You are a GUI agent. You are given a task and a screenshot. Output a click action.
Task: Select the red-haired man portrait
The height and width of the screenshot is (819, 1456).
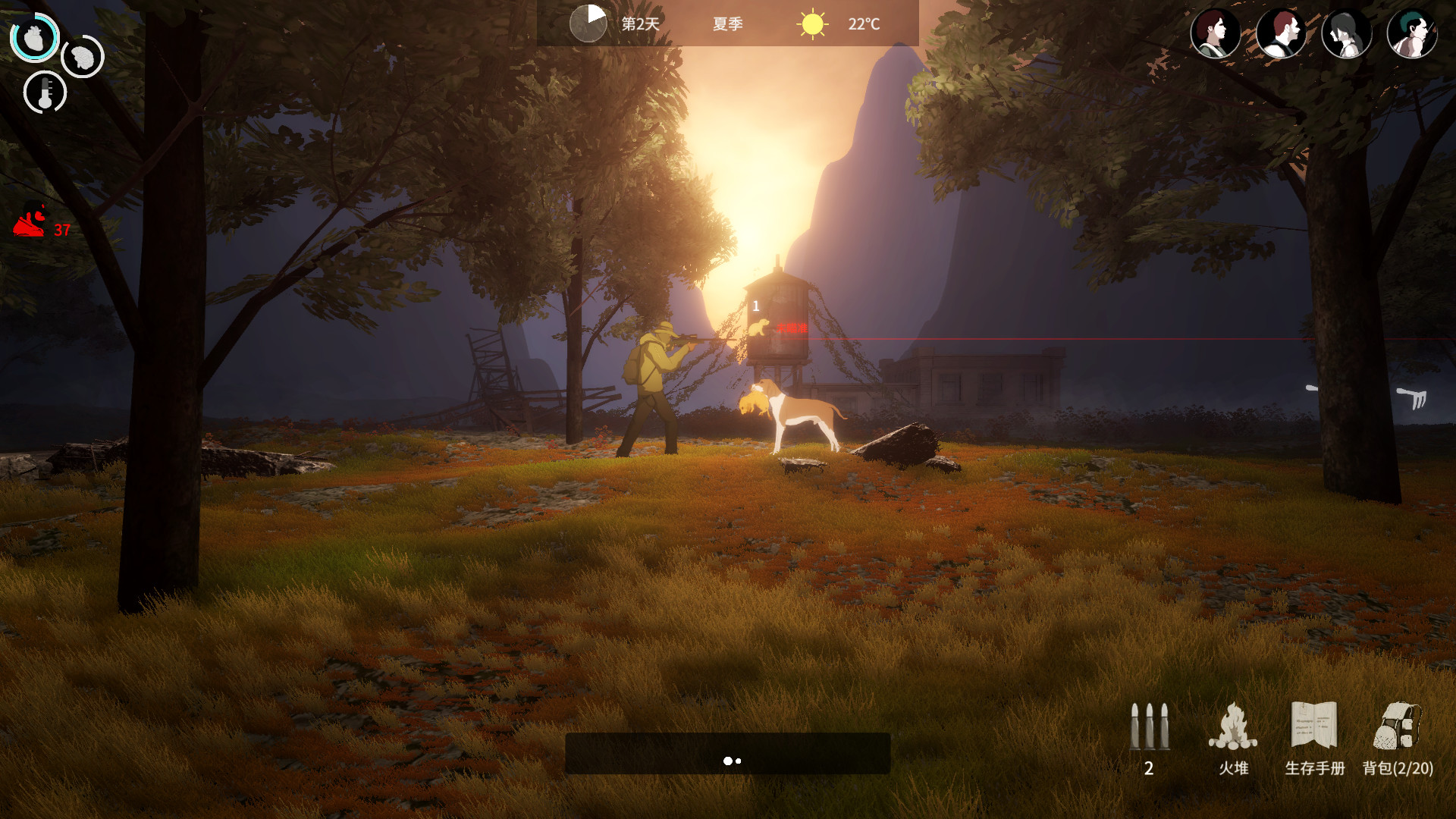point(1281,33)
